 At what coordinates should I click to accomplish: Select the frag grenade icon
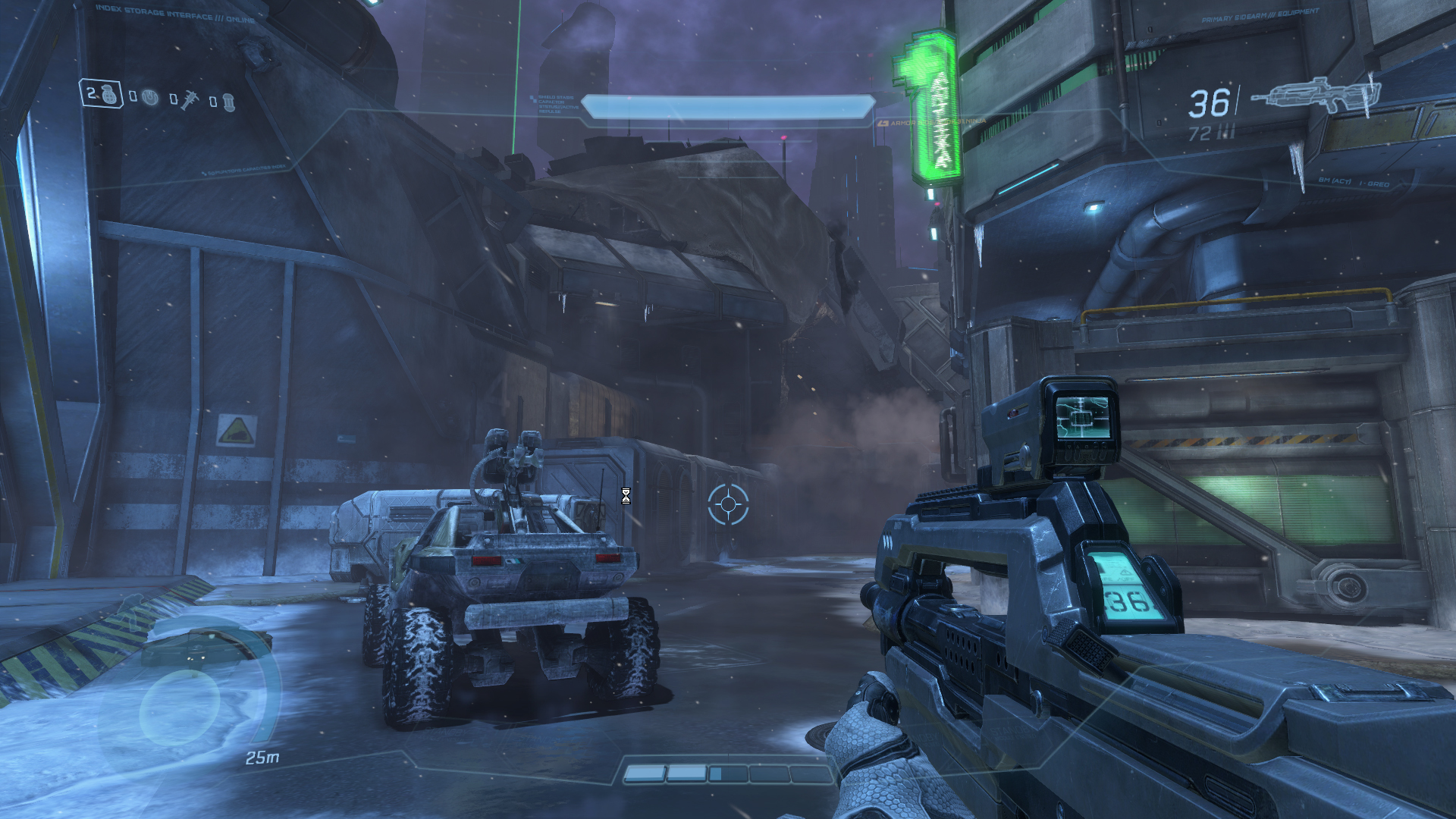110,95
